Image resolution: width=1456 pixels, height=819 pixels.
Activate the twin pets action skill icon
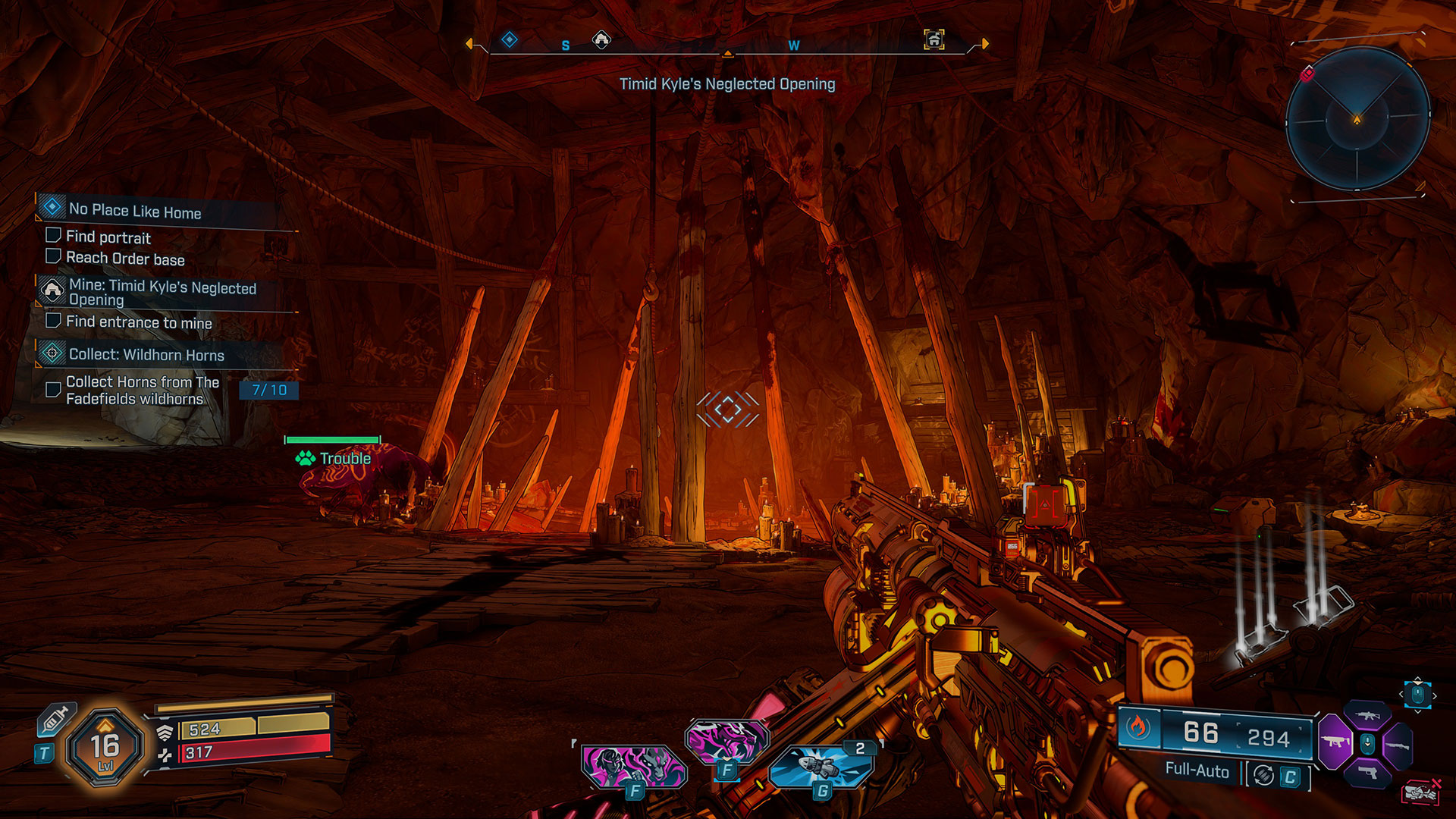click(632, 766)
